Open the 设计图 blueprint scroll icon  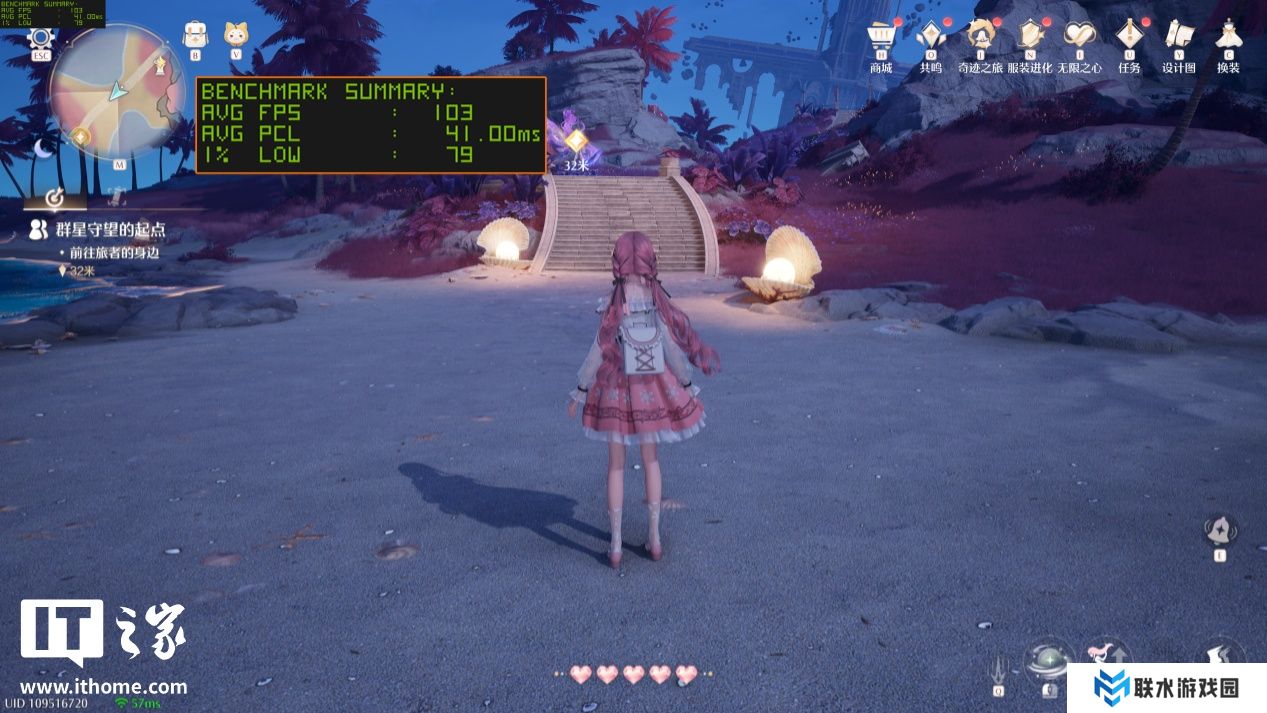pos(1179,37)
